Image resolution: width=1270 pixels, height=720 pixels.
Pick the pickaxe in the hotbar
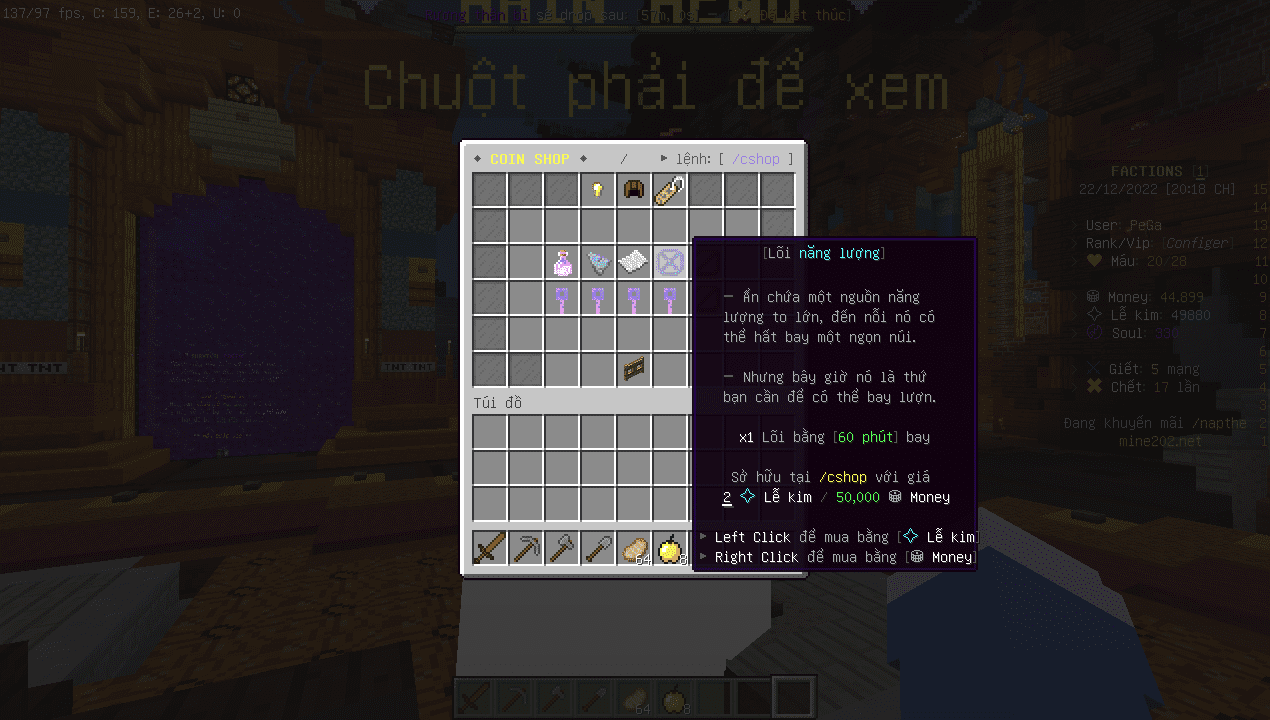pos(526,548)
